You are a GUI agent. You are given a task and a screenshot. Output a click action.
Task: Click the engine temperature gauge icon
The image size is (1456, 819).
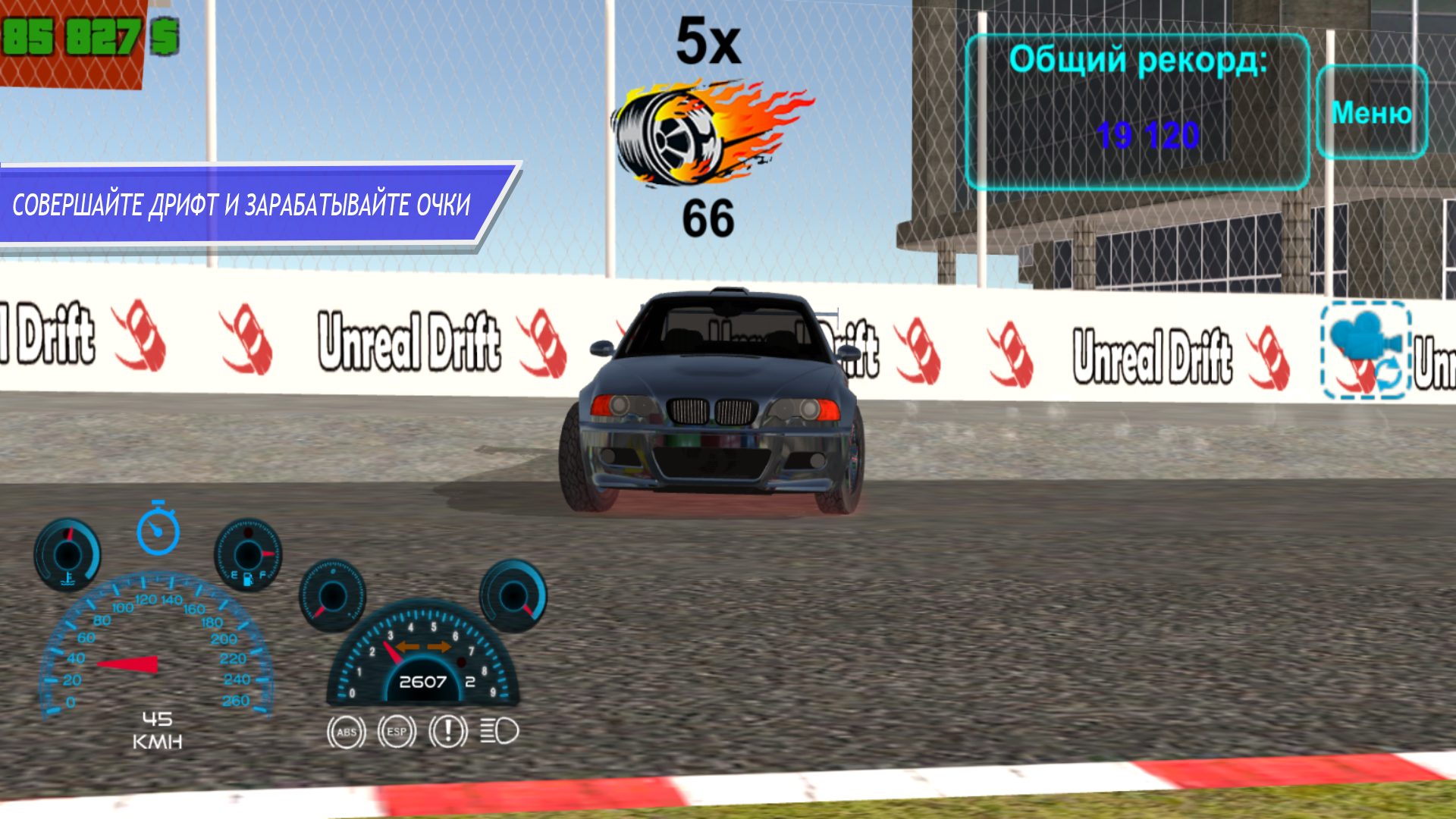(67, 555)
